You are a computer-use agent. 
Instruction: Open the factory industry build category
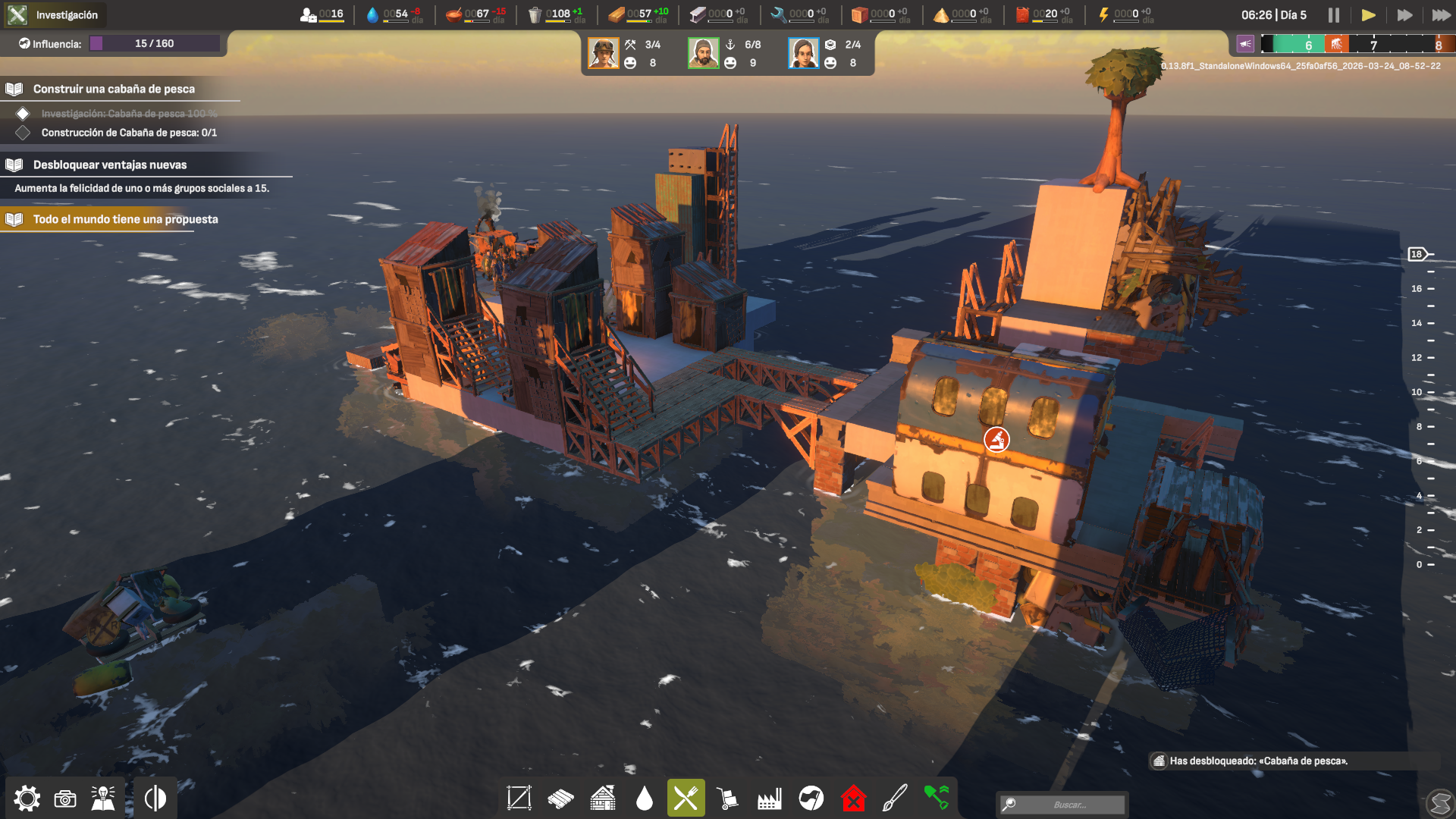pos(769,799)
